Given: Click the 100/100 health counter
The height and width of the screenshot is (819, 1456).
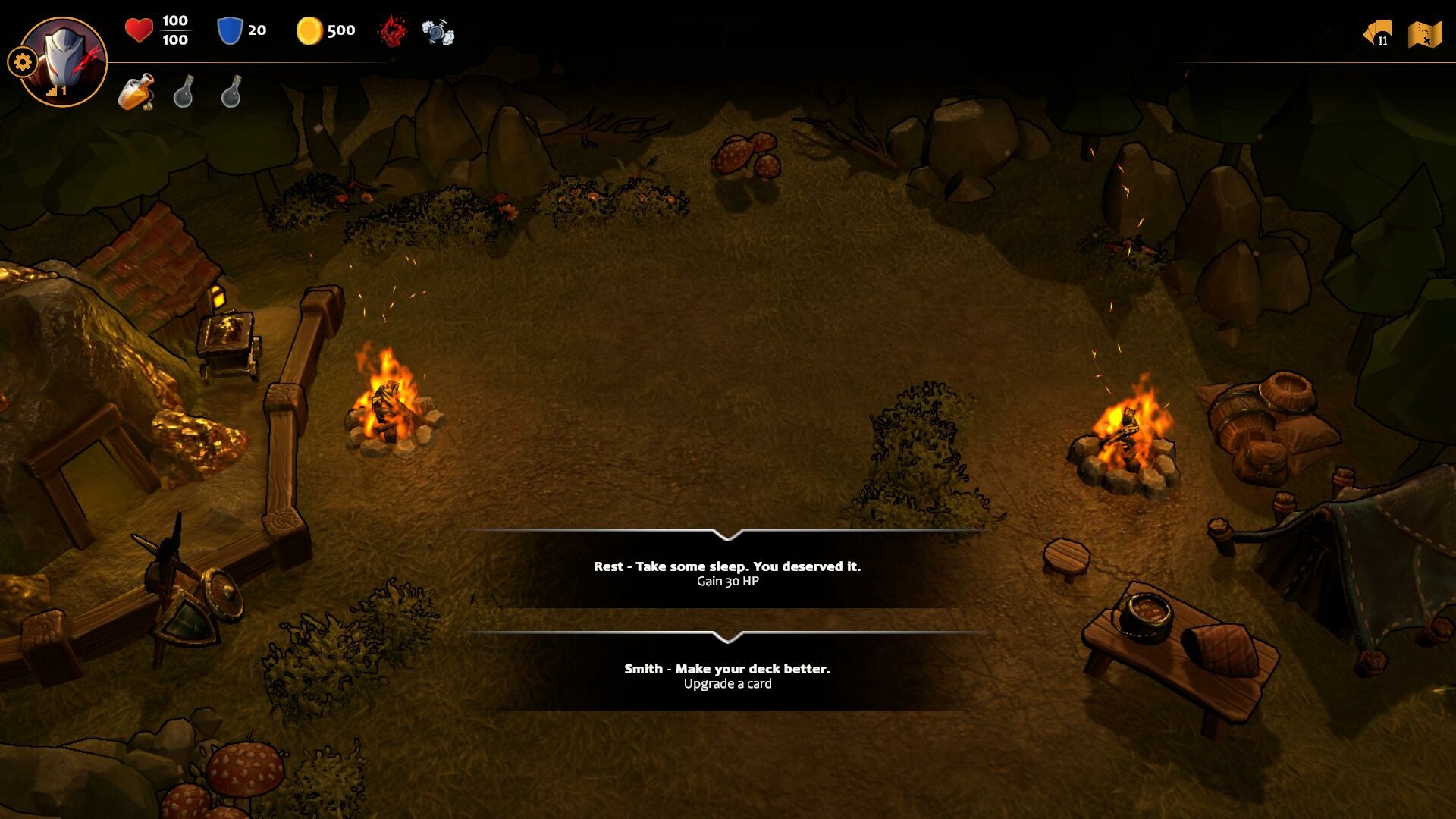Looking at the screenshot, I should click(x=175, y=32).
